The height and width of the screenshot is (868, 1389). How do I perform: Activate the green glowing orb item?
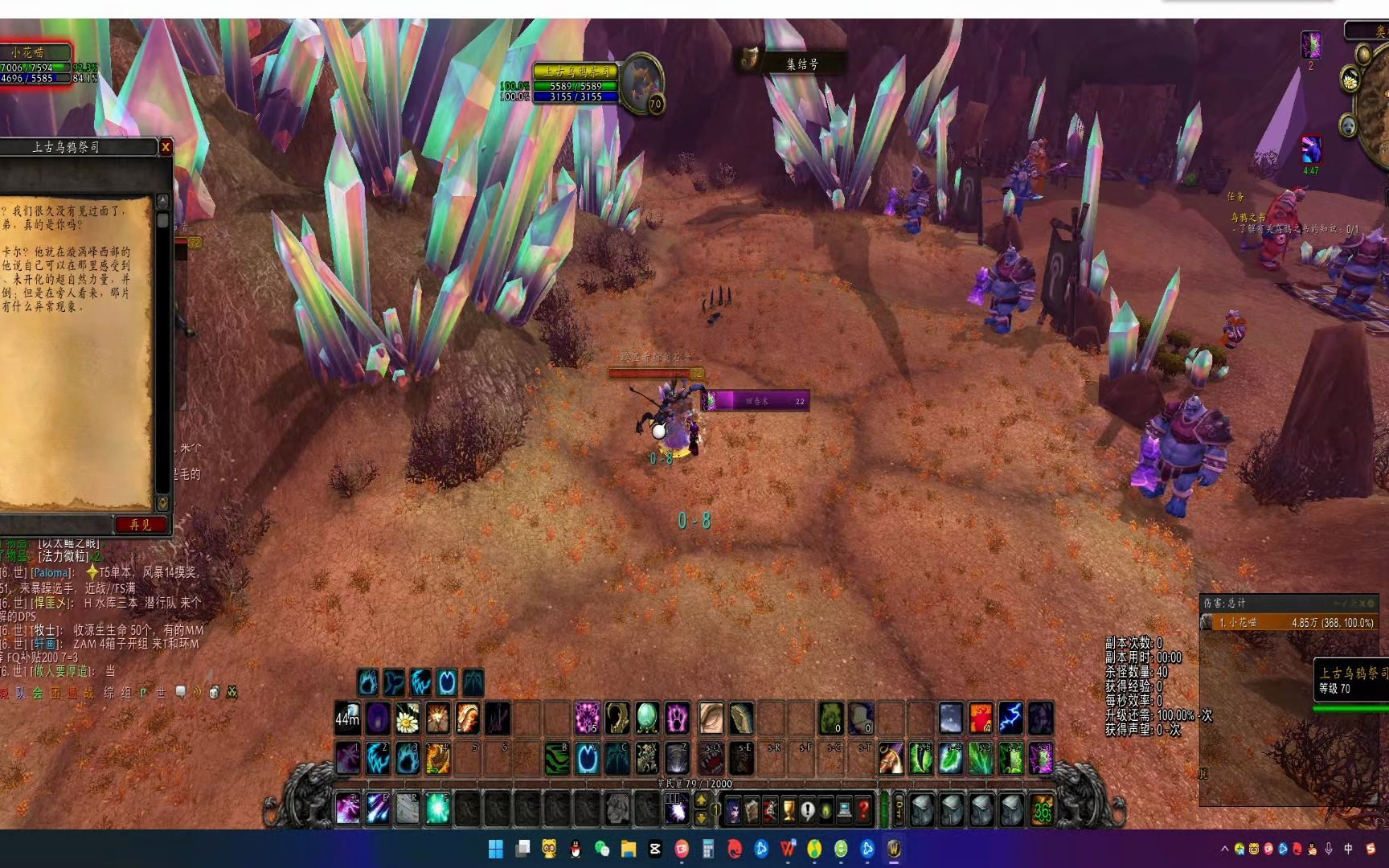648,719
